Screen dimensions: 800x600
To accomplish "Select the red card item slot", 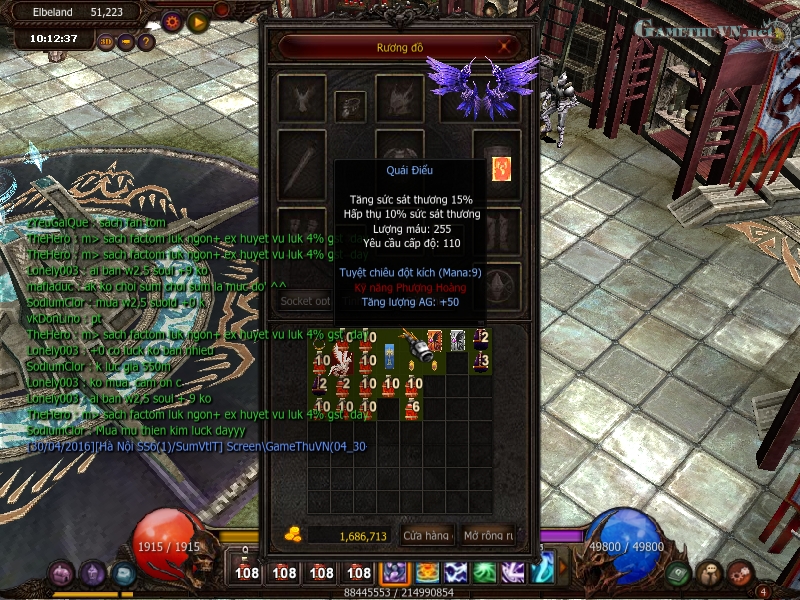I will 500,168.
